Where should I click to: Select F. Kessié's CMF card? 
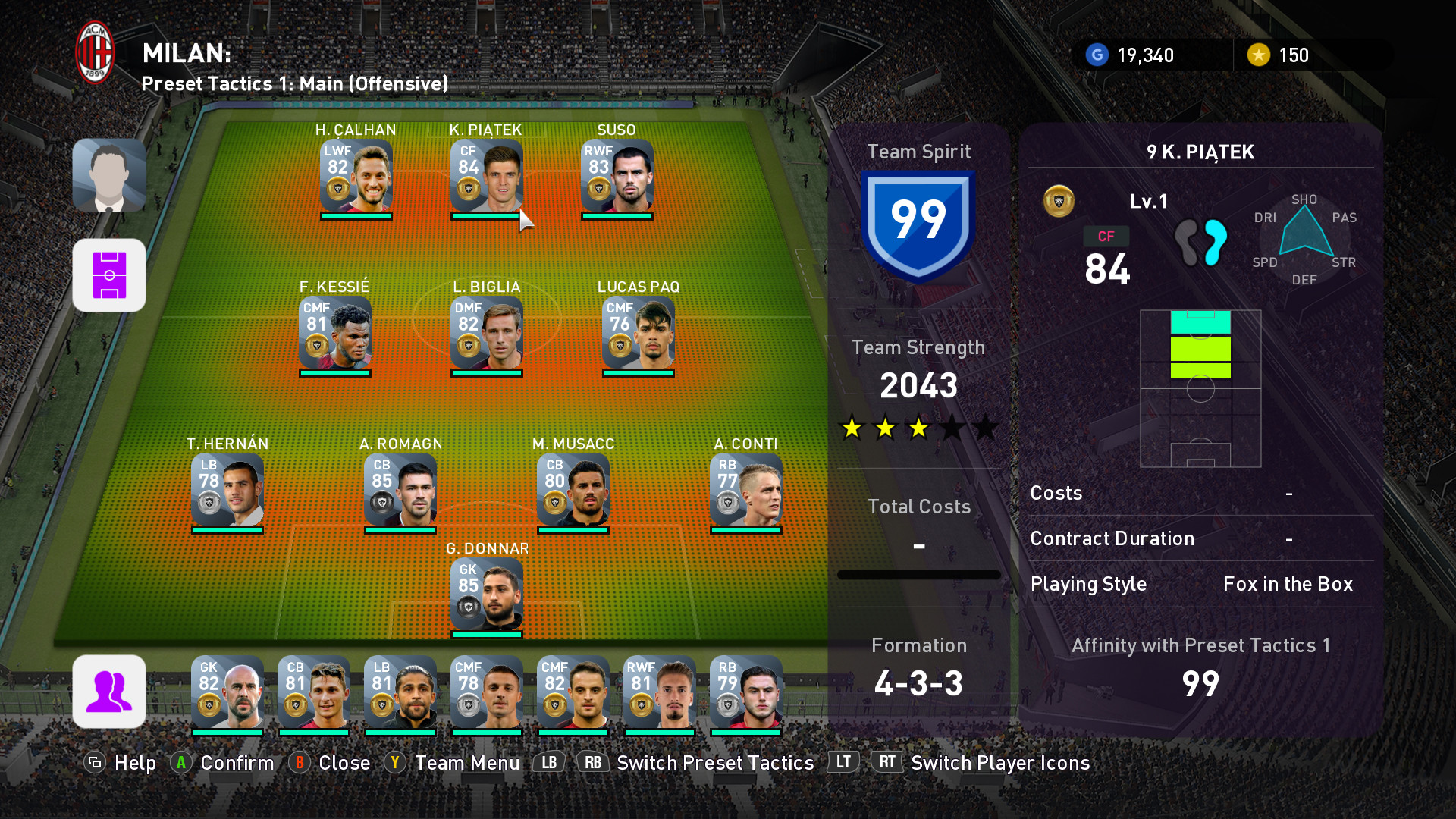[x=334, y=333]
